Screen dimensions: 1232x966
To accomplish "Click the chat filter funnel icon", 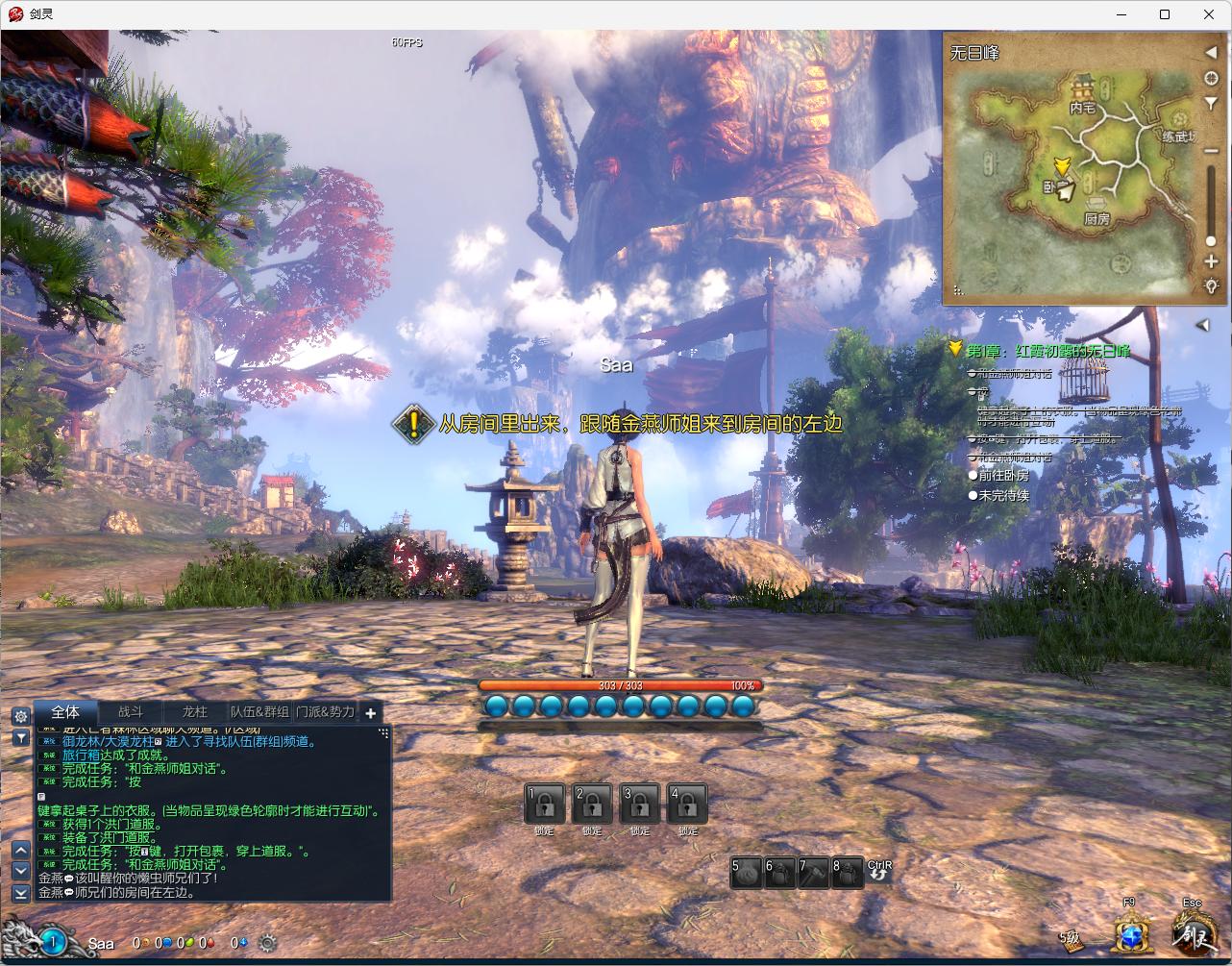I will (20, 738).
